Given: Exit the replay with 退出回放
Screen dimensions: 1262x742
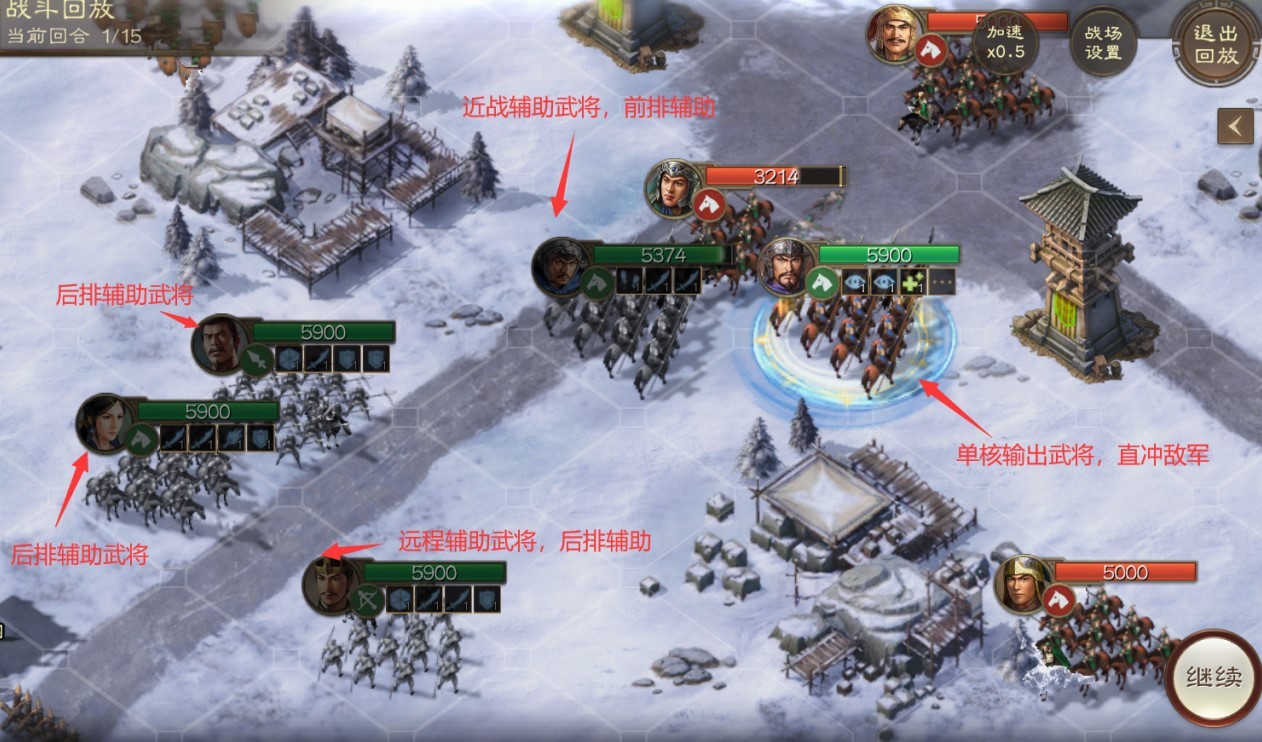Looking at the screenshot, I should pyautogui.click(x=1216, y=44).
